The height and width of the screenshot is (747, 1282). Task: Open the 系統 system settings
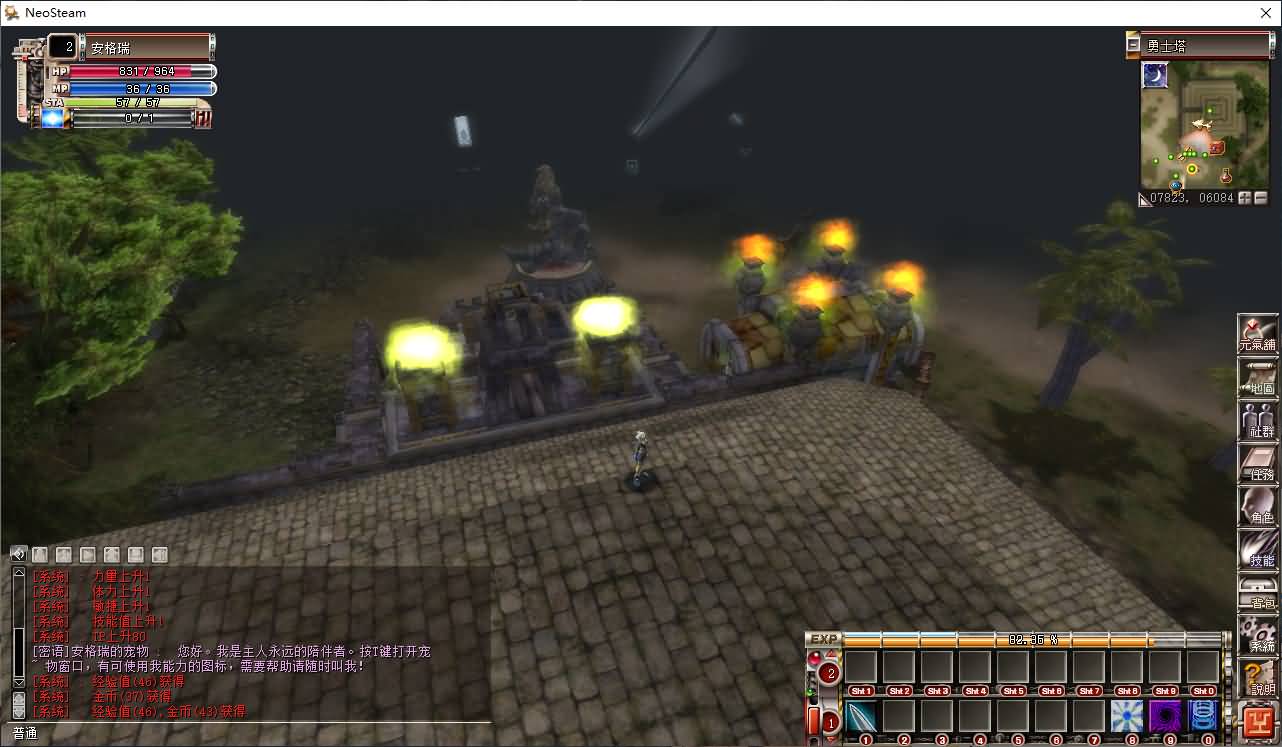click(x=1258, y=636)
